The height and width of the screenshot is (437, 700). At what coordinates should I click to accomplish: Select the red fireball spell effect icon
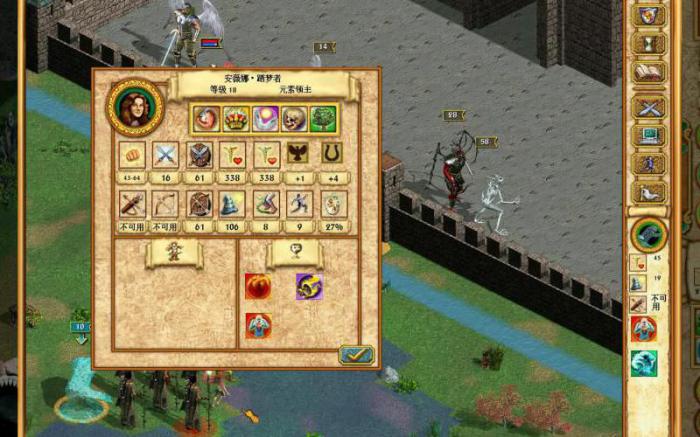pos(257,286)
